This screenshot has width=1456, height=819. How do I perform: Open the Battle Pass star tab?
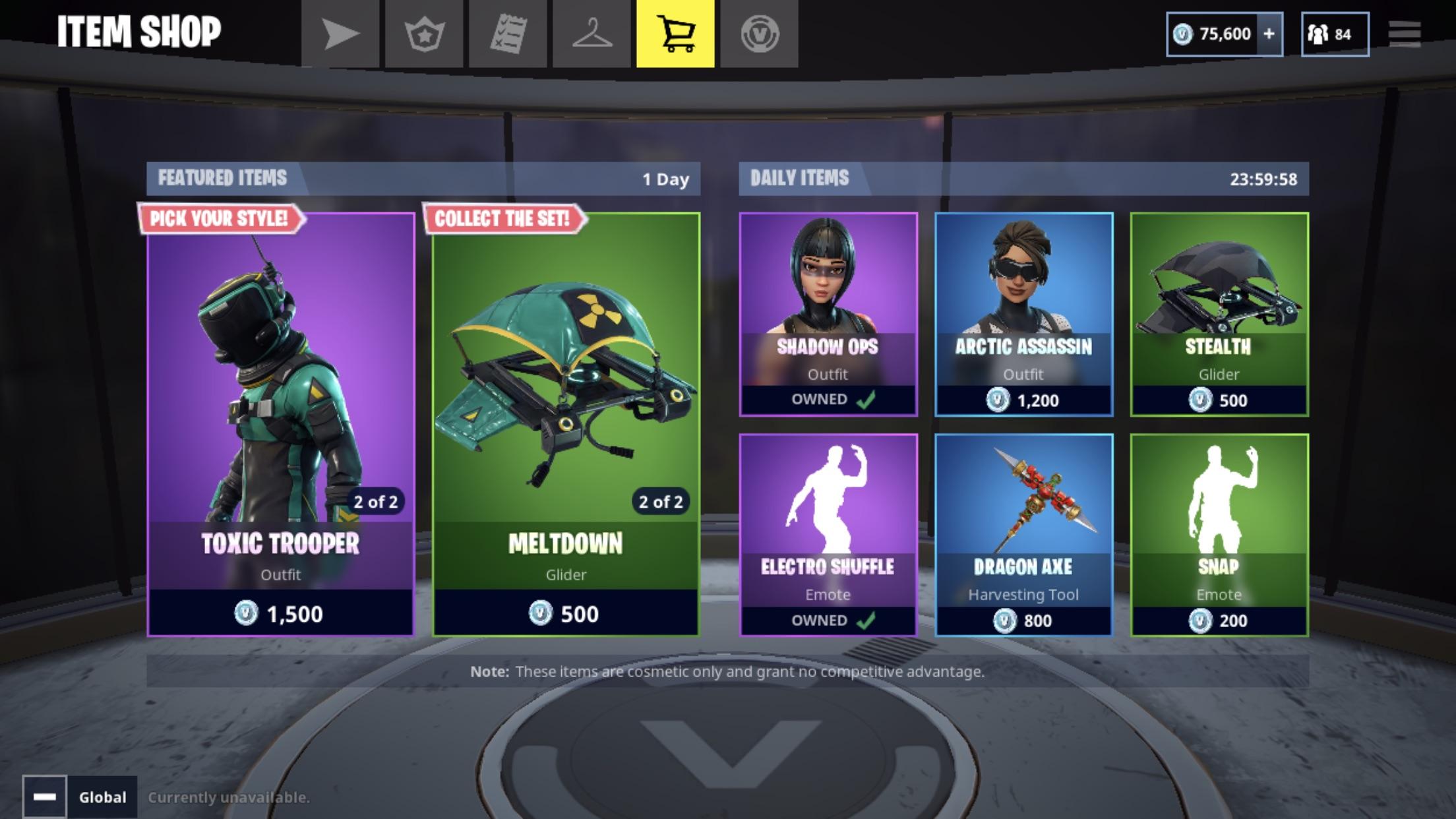tap(427, 33)
